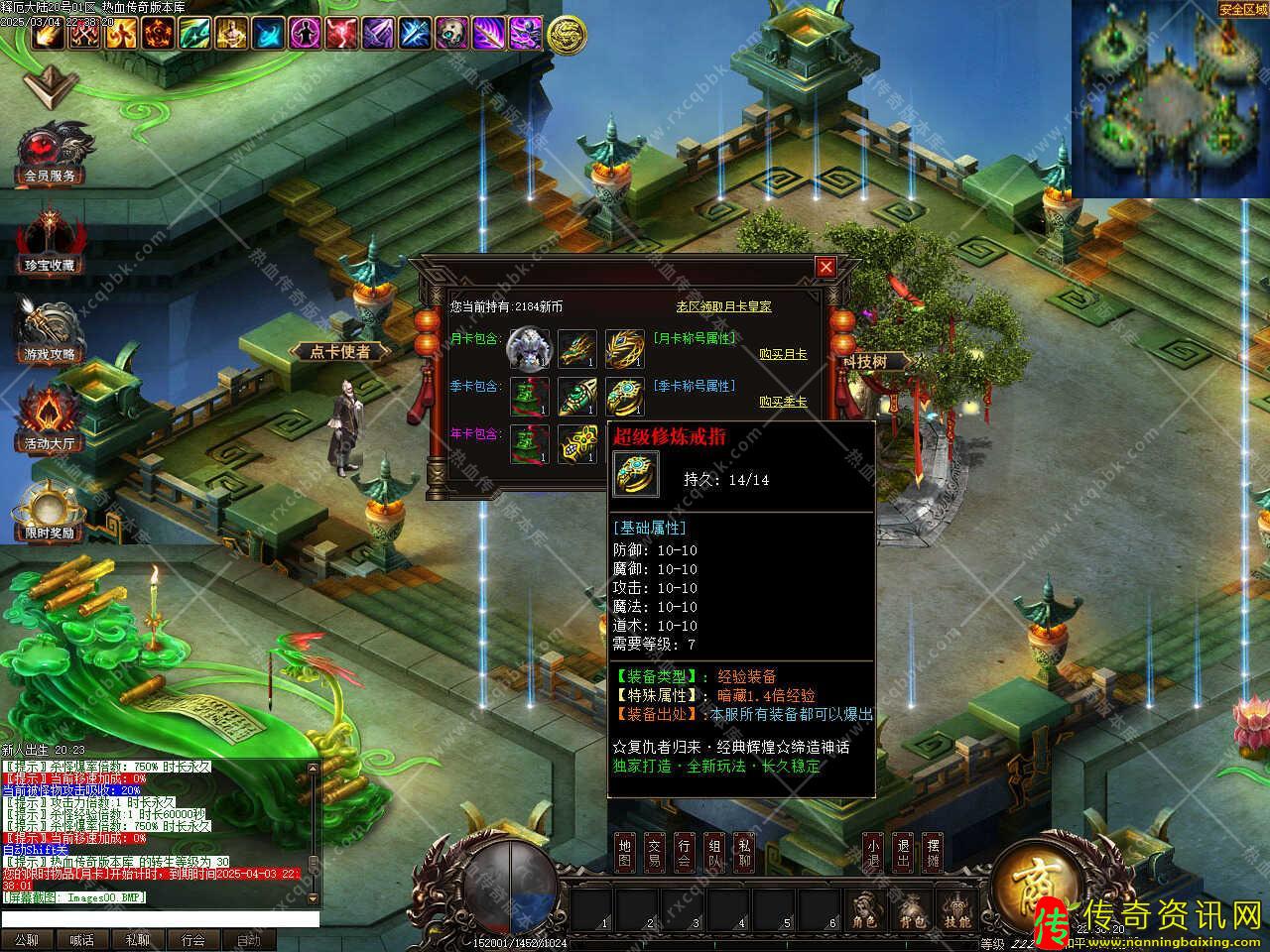Click the 退出 exit button
The width and height of the screenshot is (1270, 952).
coord(902,853)
